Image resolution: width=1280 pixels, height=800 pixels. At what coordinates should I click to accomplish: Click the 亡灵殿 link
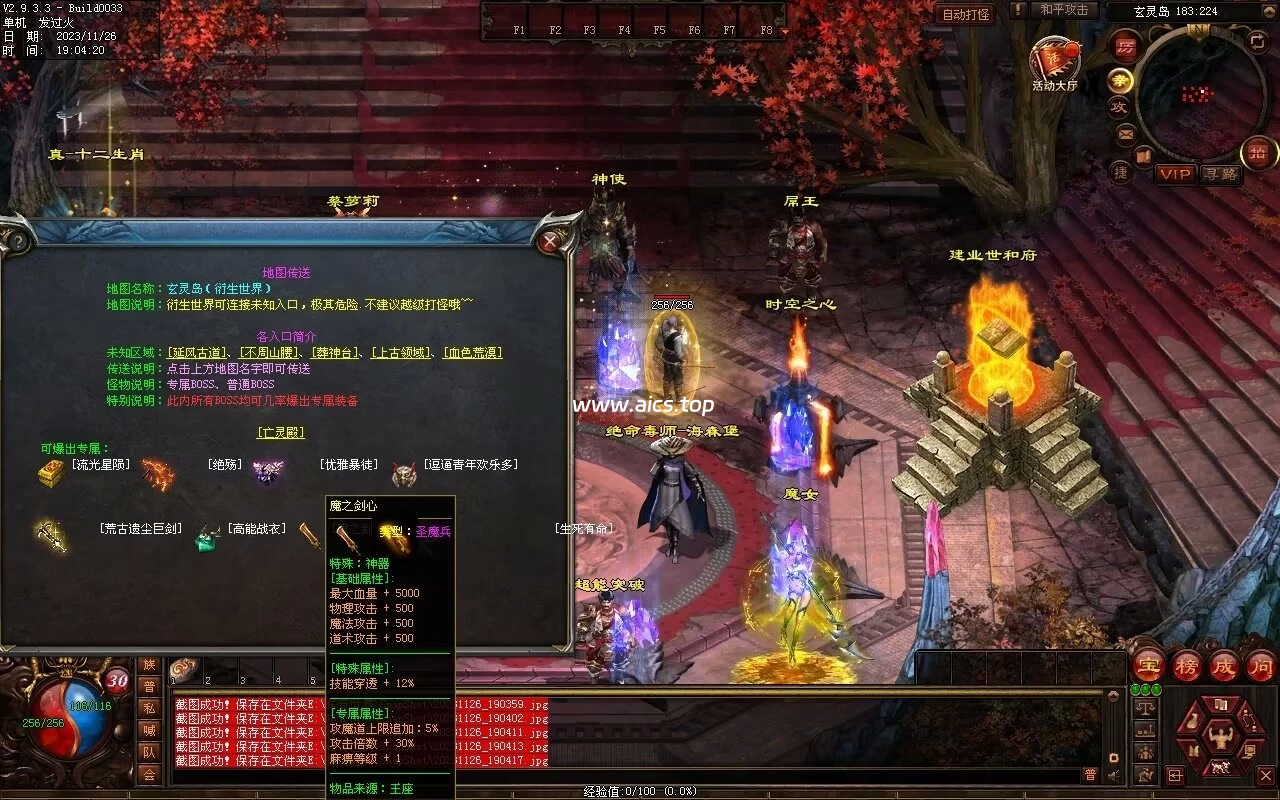pos(281,433)
